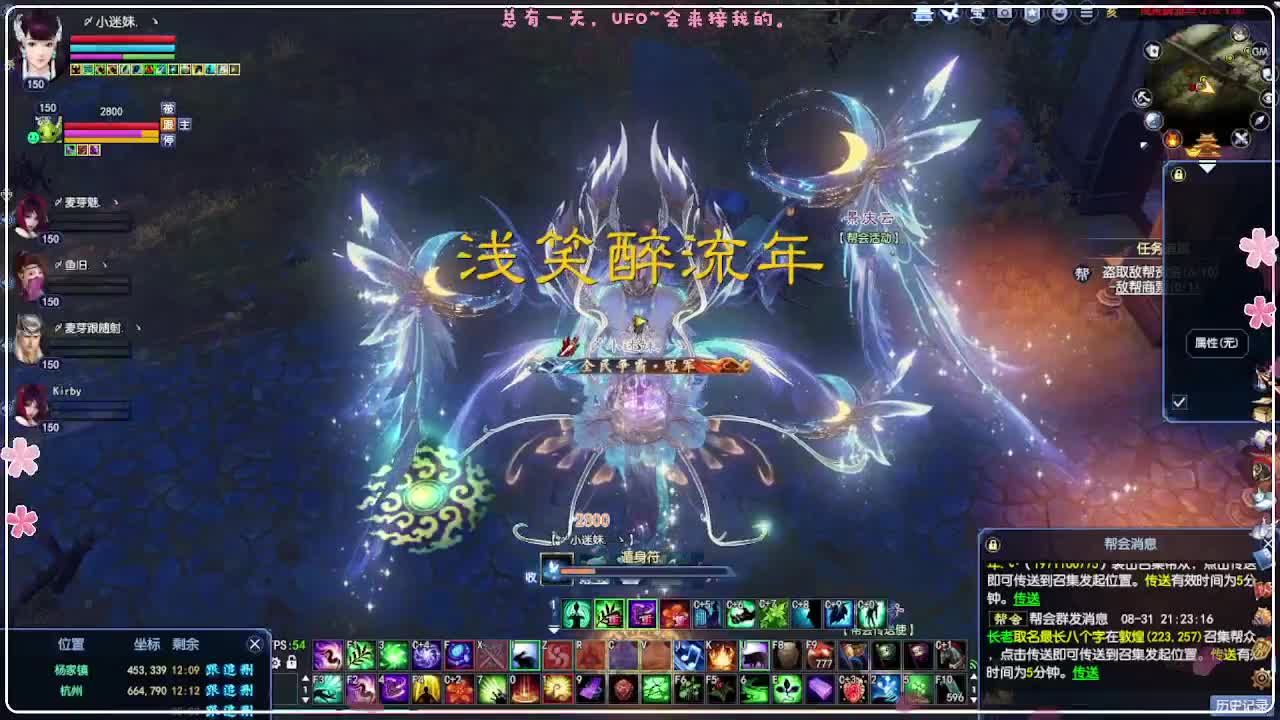The image size is (1280, 720).
Task: Toggle the hotbar lock icon near the gear
Action: tap(292, 662)
